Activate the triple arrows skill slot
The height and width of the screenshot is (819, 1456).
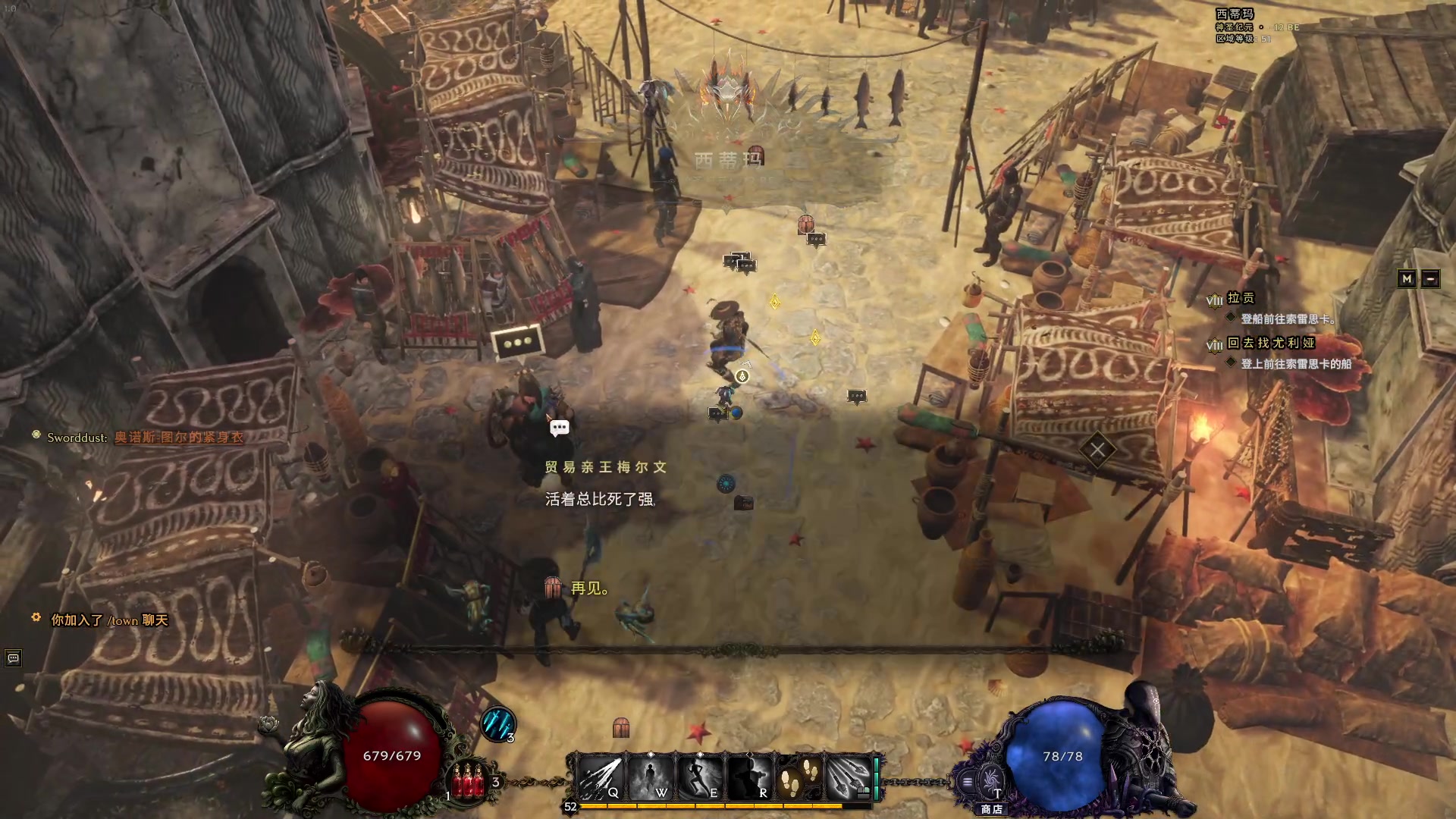click(849, 778)
